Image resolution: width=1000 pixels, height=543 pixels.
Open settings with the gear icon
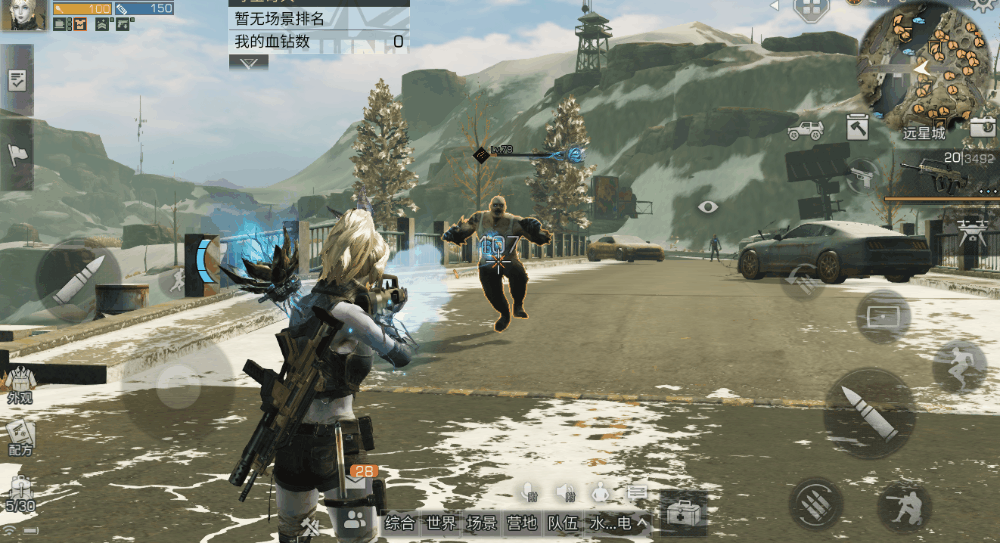pyautogui.click(x=983, y=5)
